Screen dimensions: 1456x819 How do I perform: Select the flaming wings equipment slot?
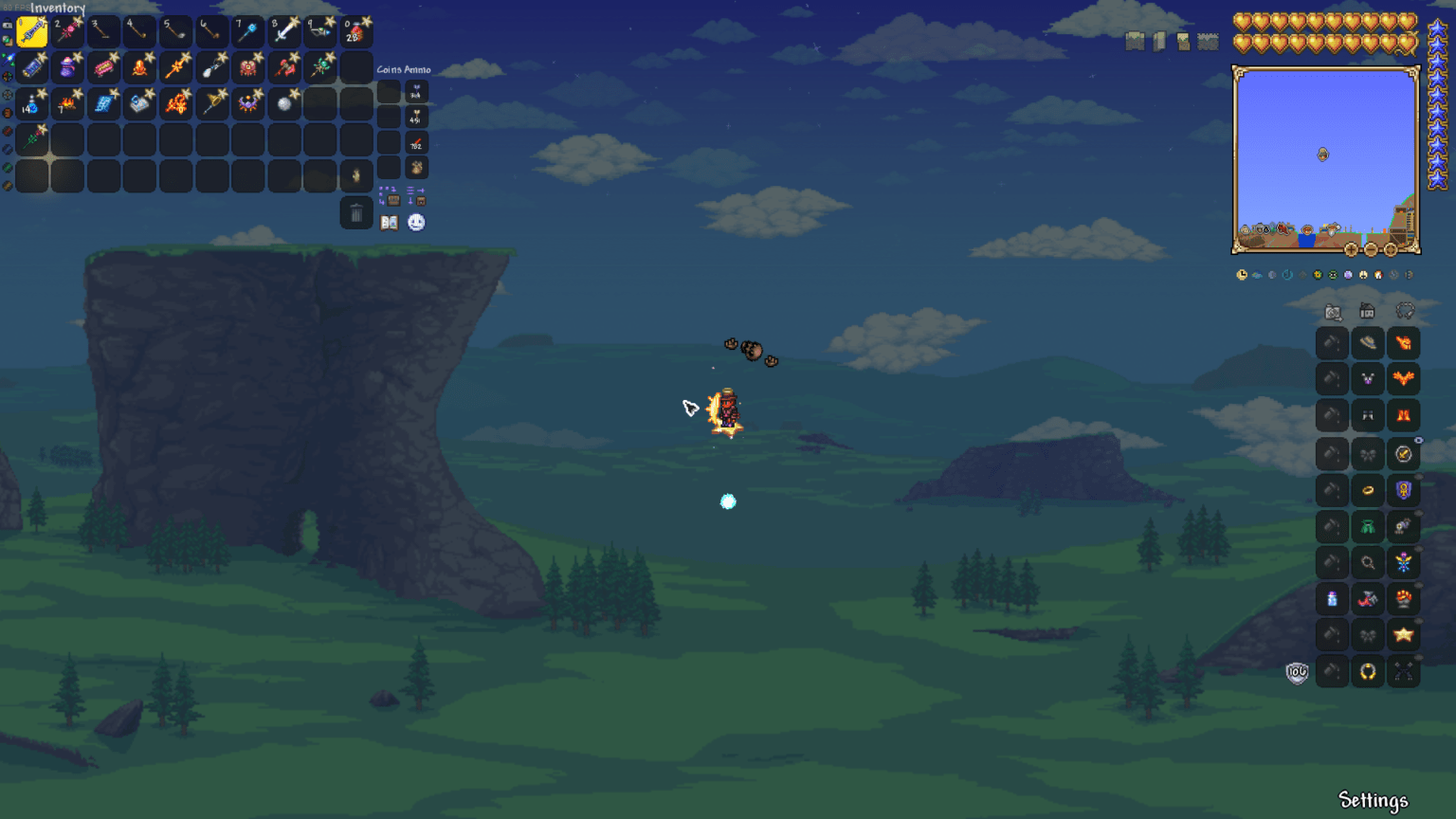(1404, 378)
